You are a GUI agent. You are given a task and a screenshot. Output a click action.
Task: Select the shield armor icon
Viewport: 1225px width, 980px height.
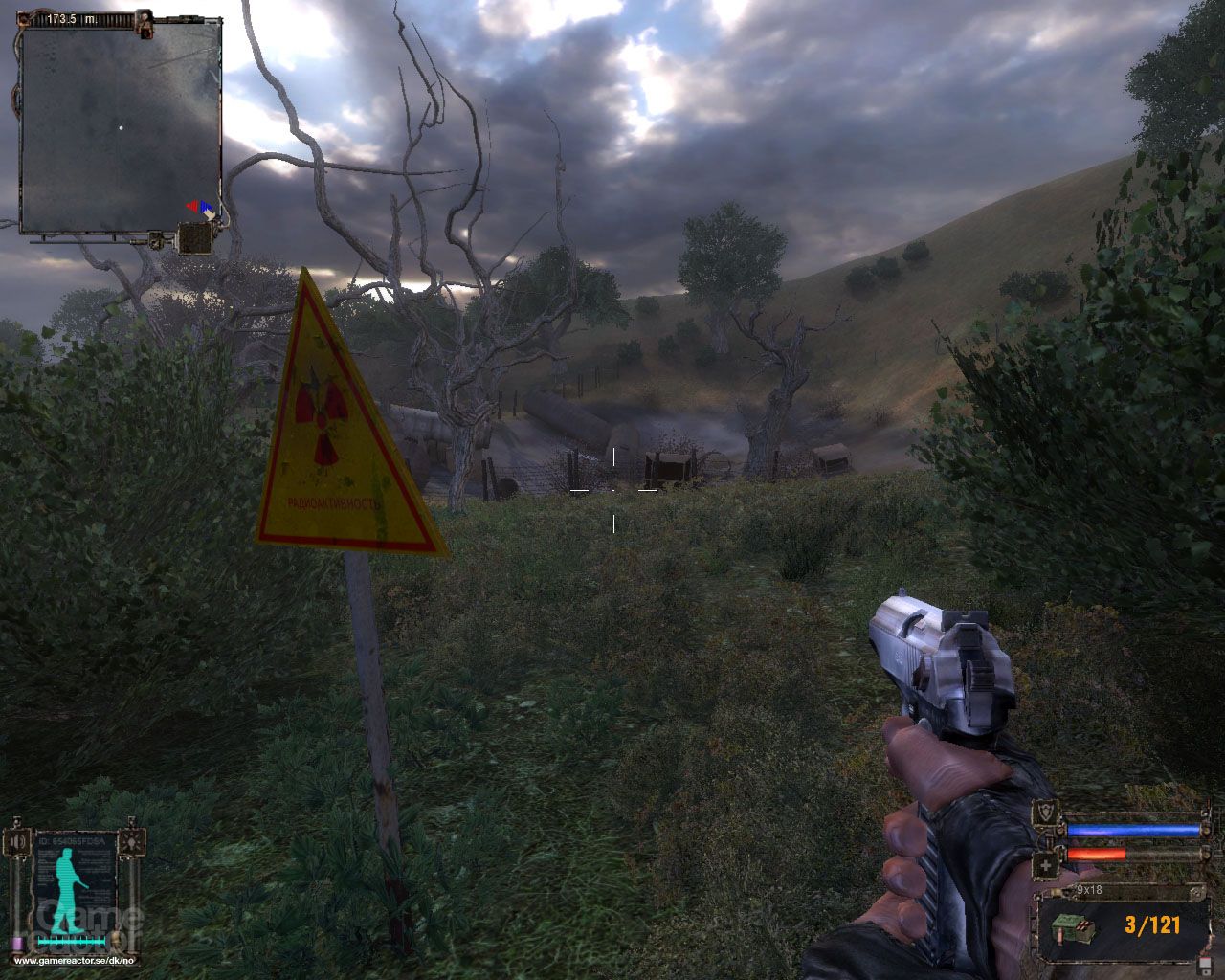pos(1046,812)
